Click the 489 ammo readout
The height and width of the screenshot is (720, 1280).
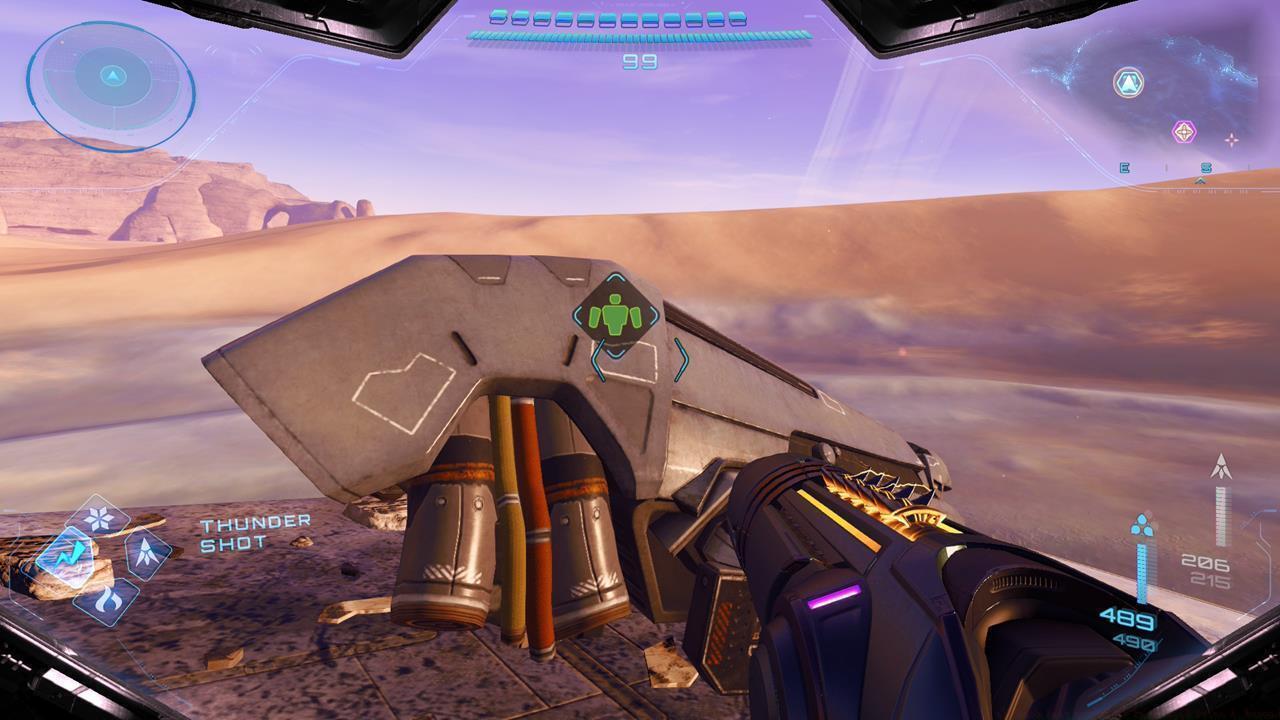click(1131, 618)
